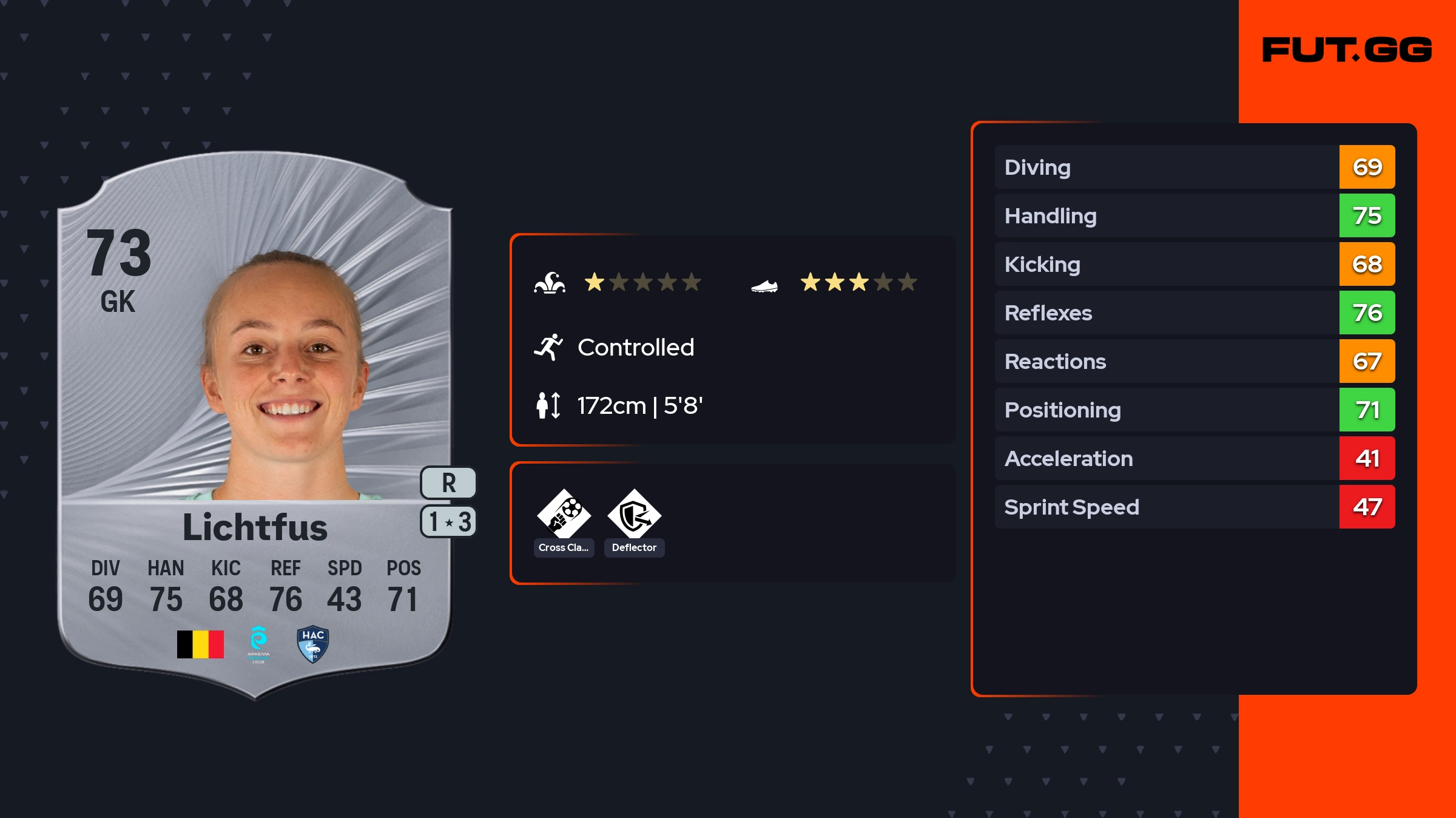Open the Cross Claimer playstyle icon

(564, 515)
